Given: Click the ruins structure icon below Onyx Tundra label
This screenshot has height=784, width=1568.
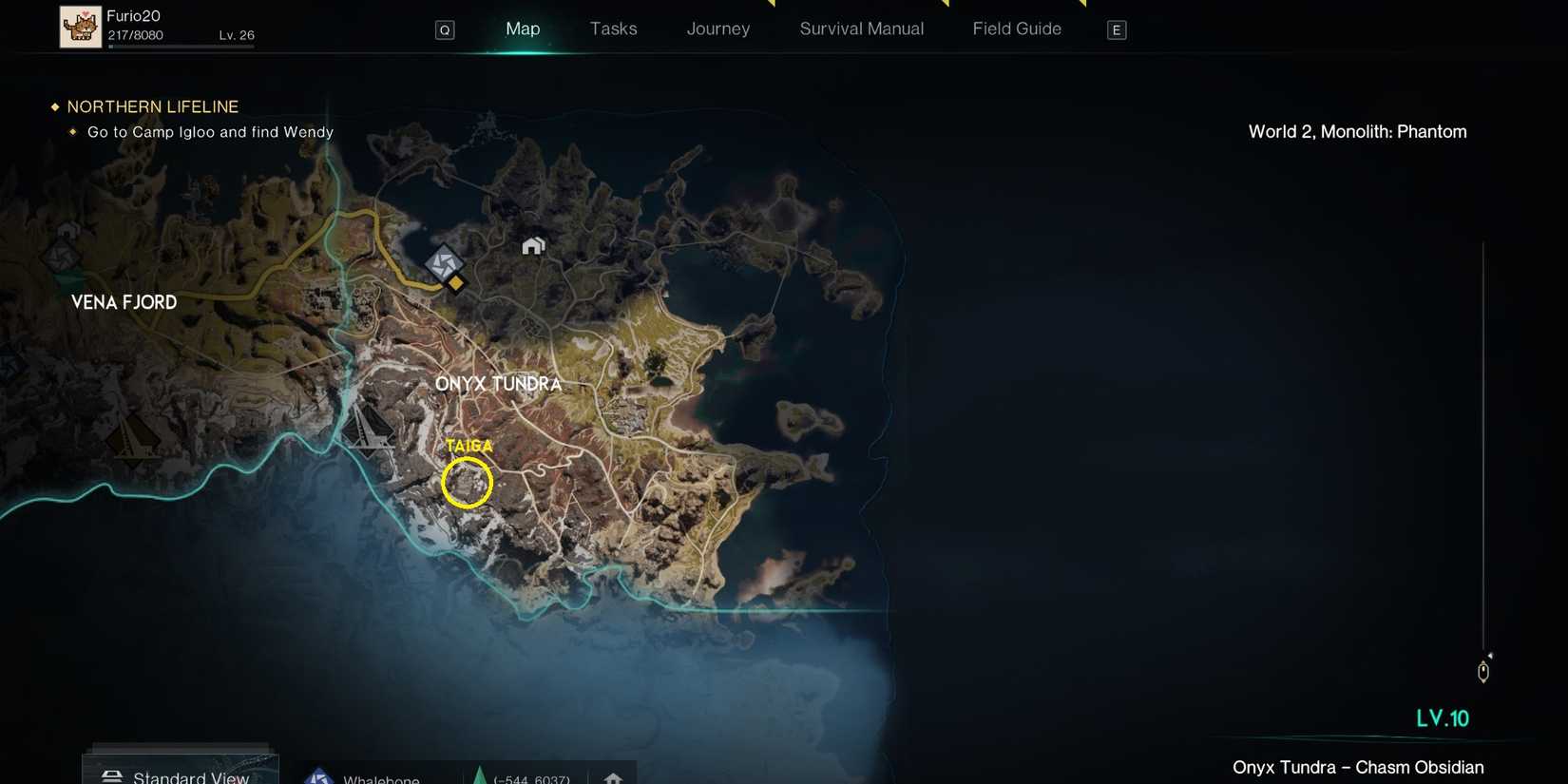Looking at the screenshot, I should coord(371,430).
